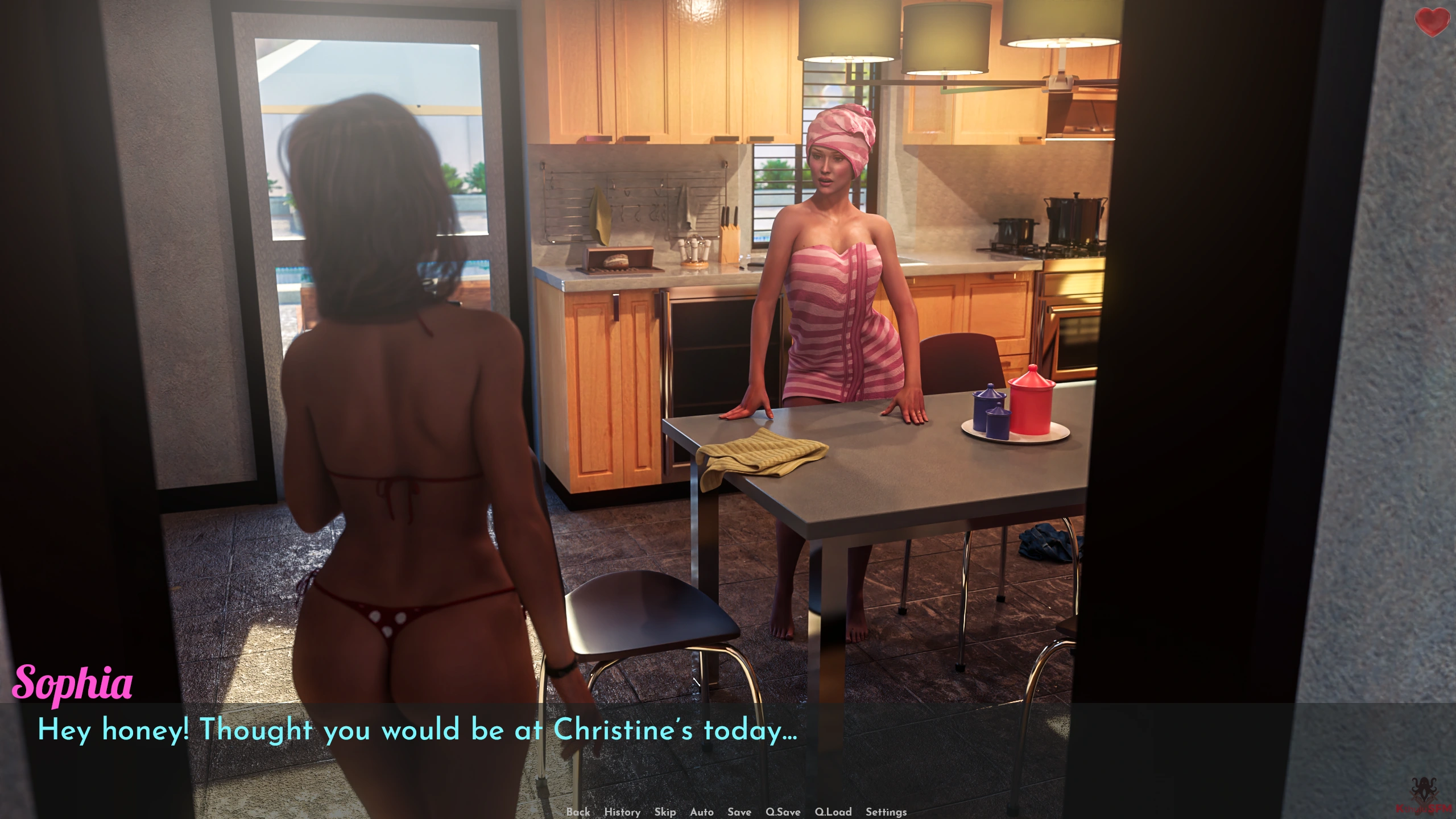Open the dialogue History log
Screen dimensions: 1456x819
(x=622, y=812)
